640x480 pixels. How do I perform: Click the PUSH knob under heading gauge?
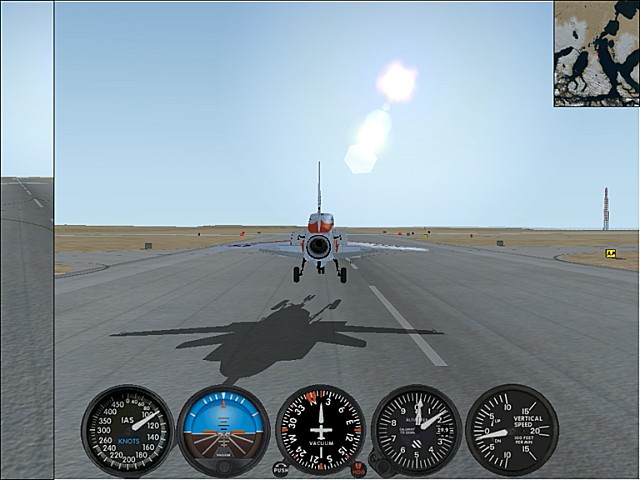(281, 468)
